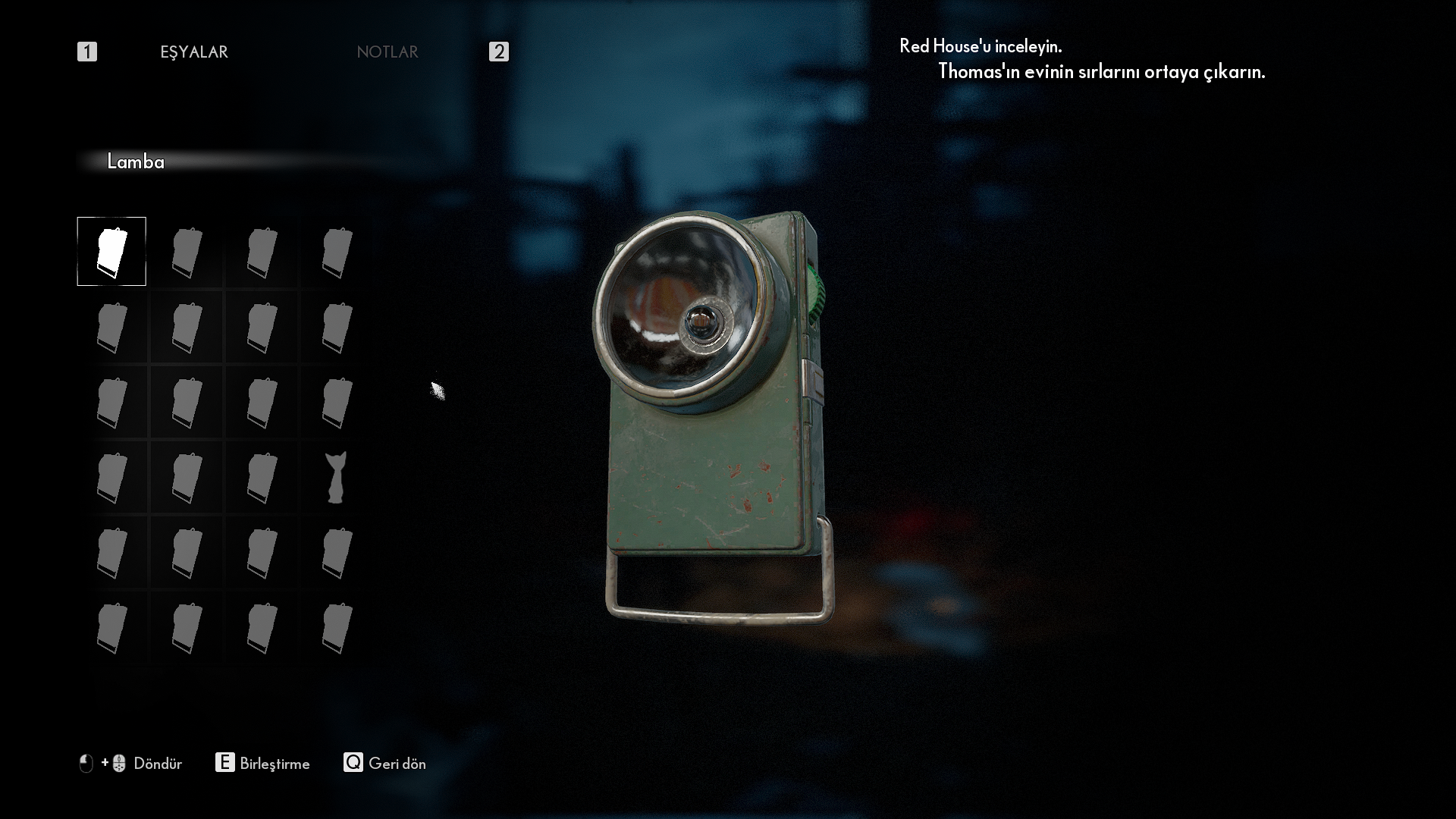Select the highlighted Lamba inventory slot
The width and height of the screenshot is (1456, 819).
tap(111, 252)
